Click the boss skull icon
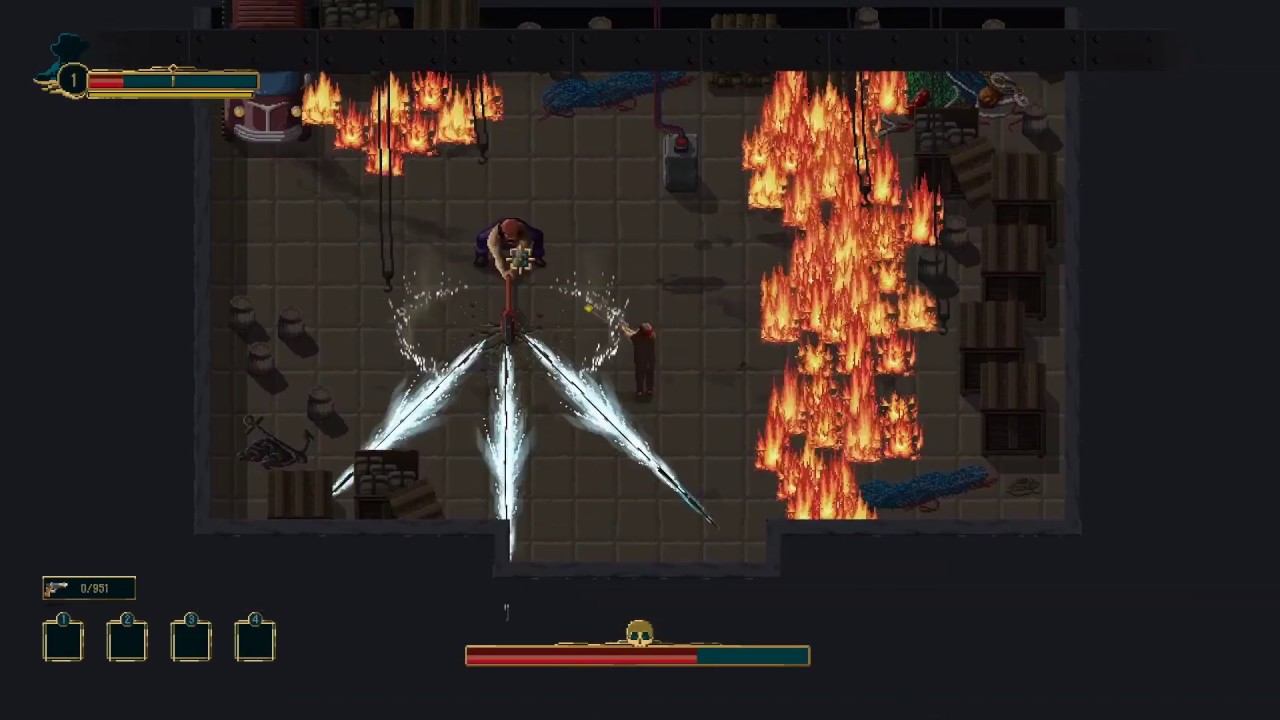The image size is (1280, 720). click(639, 632)
